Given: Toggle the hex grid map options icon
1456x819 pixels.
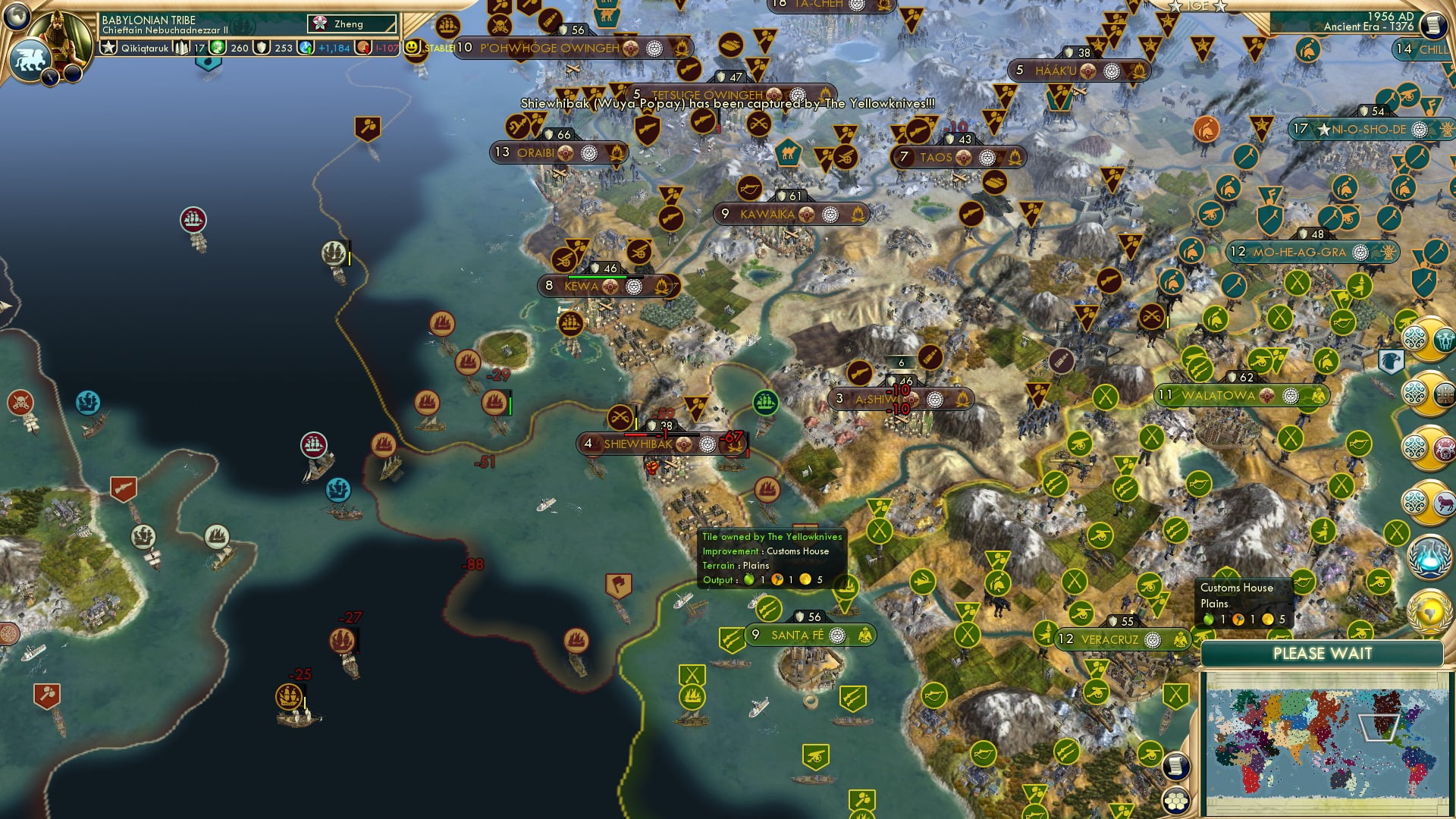Looking at the screenshot, I should 1175,801.
